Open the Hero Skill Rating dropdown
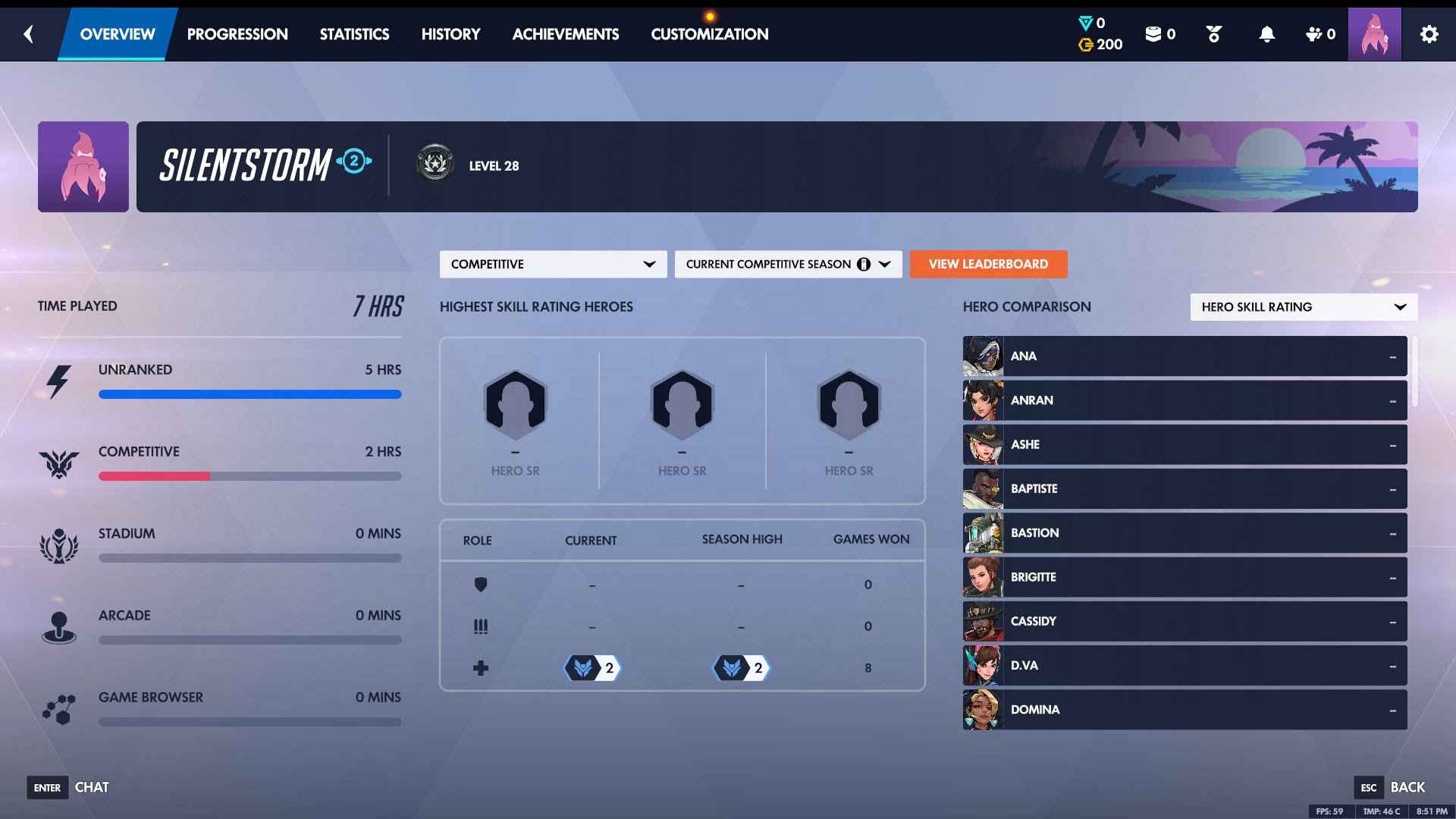 click(x=1303, y=306)
